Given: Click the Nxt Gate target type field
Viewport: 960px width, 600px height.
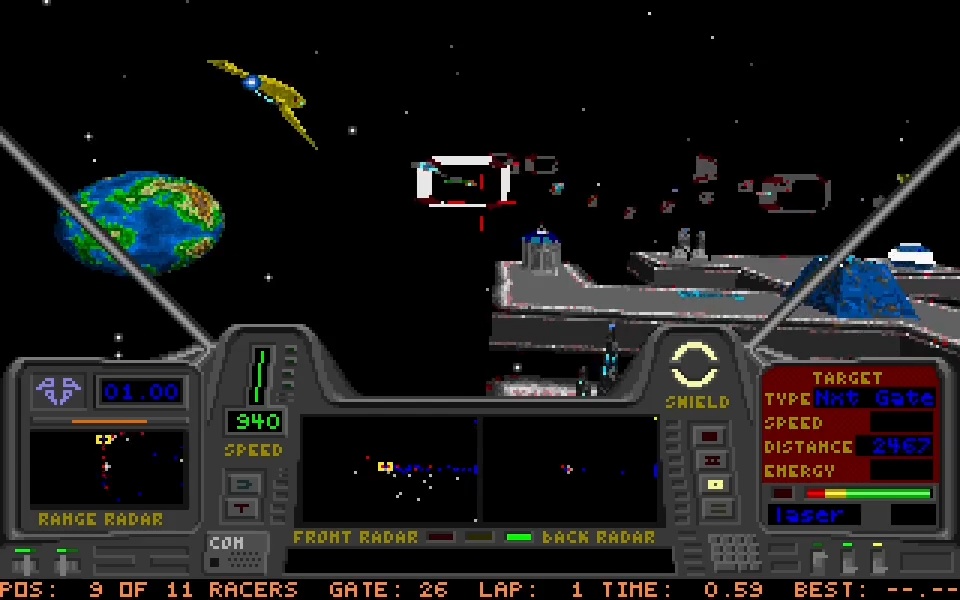Looking at the screenshot, I should click(x=874, y=398).
